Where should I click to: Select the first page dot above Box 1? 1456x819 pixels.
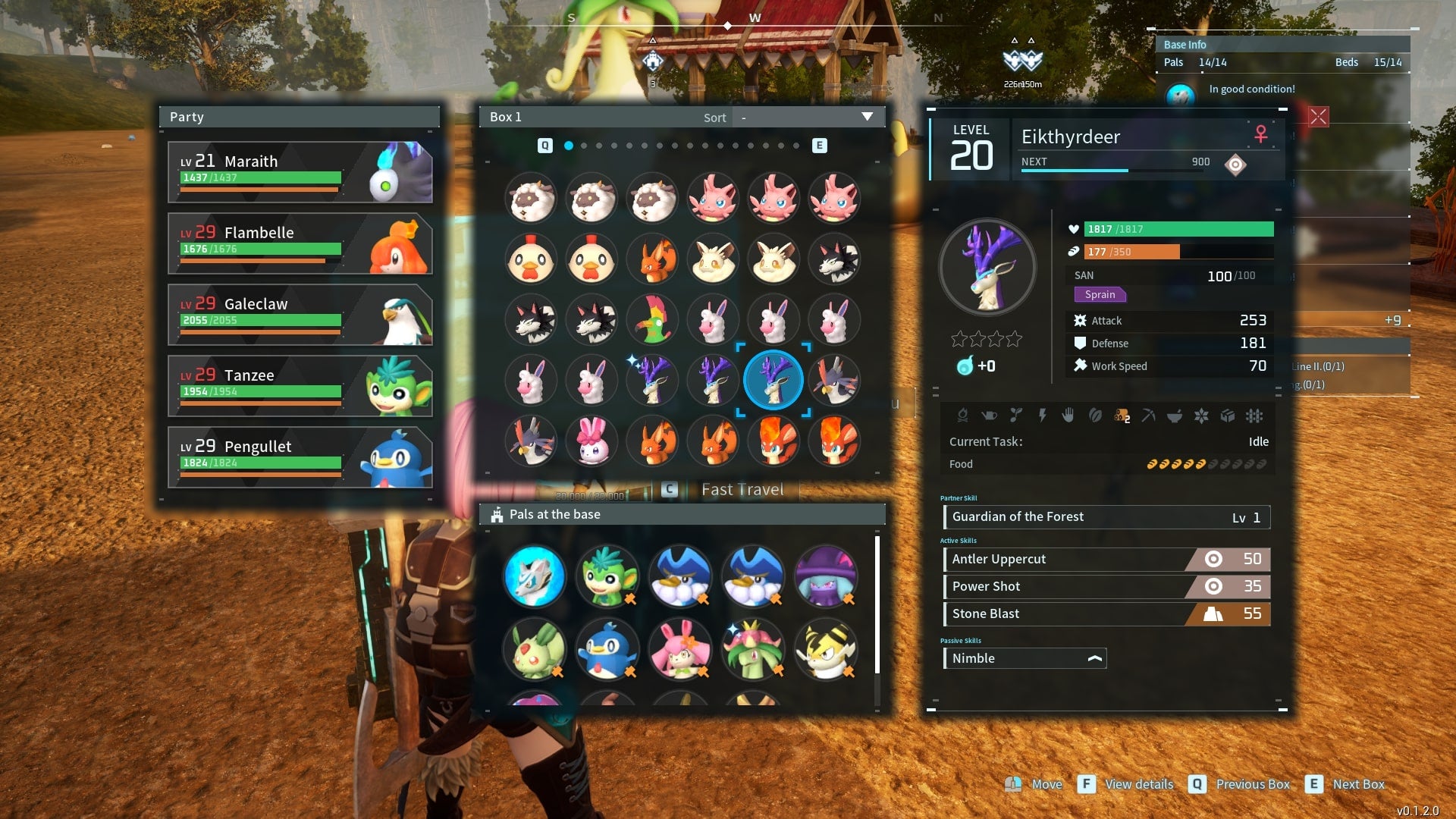click(570, 145)
